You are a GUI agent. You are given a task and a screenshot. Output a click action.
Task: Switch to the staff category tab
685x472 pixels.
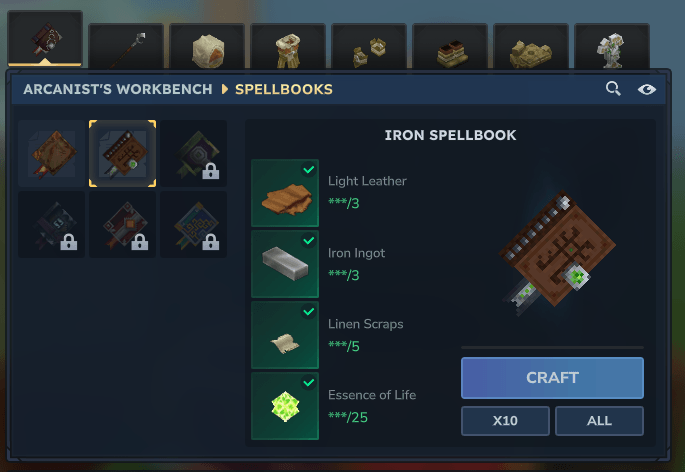[126, 46]
